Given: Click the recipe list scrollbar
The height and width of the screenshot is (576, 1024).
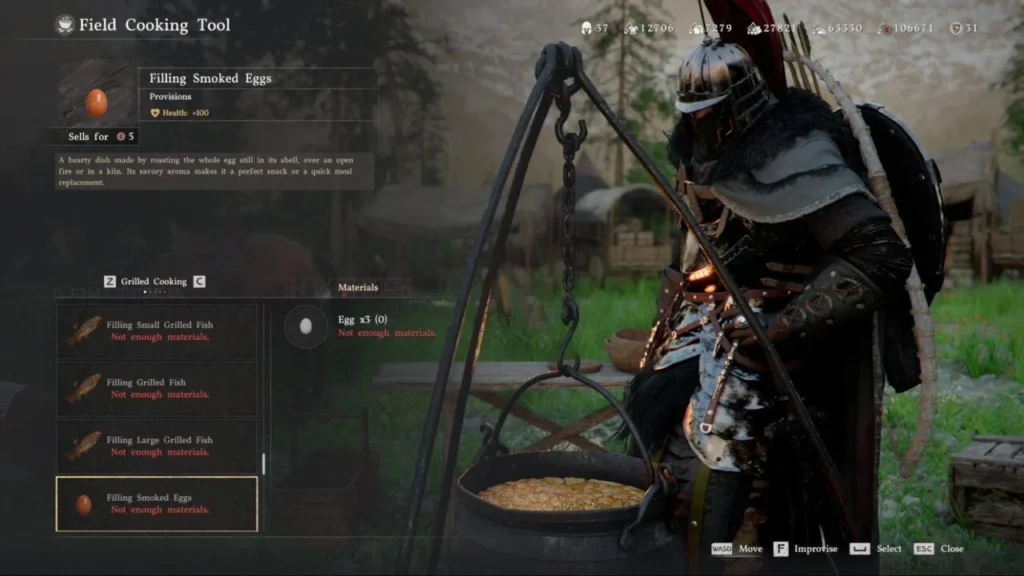Looking at the screenshot, I should [x=263, y=463].
